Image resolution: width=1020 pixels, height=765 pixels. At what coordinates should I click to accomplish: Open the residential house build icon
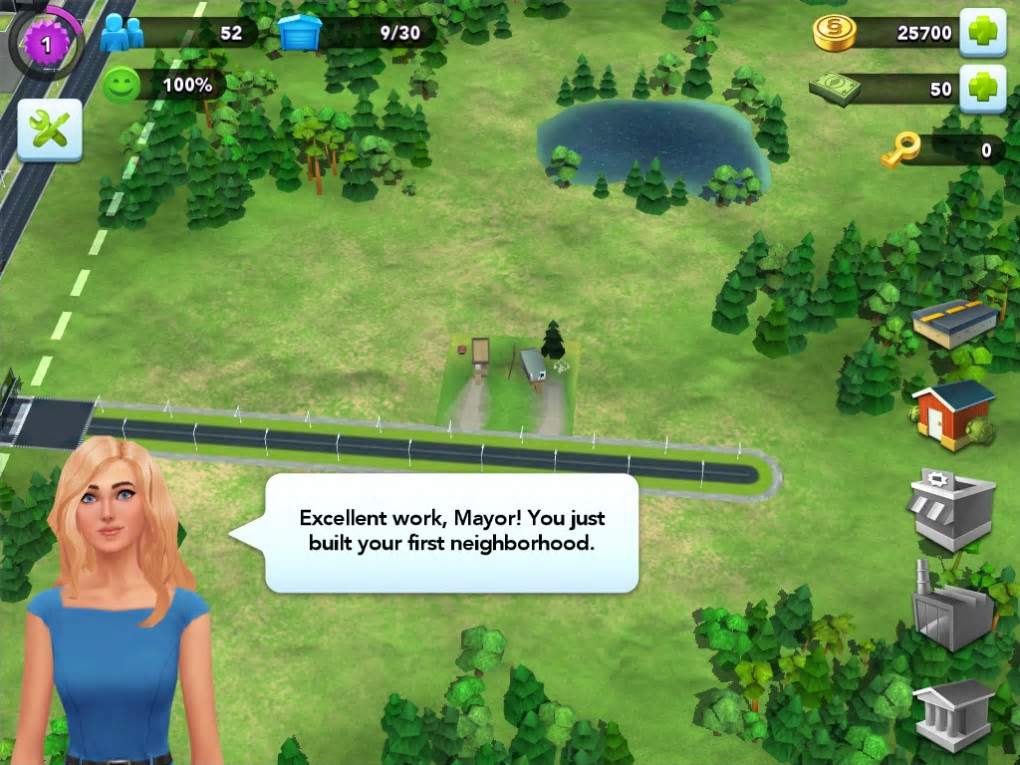click(x=953, y=413)
